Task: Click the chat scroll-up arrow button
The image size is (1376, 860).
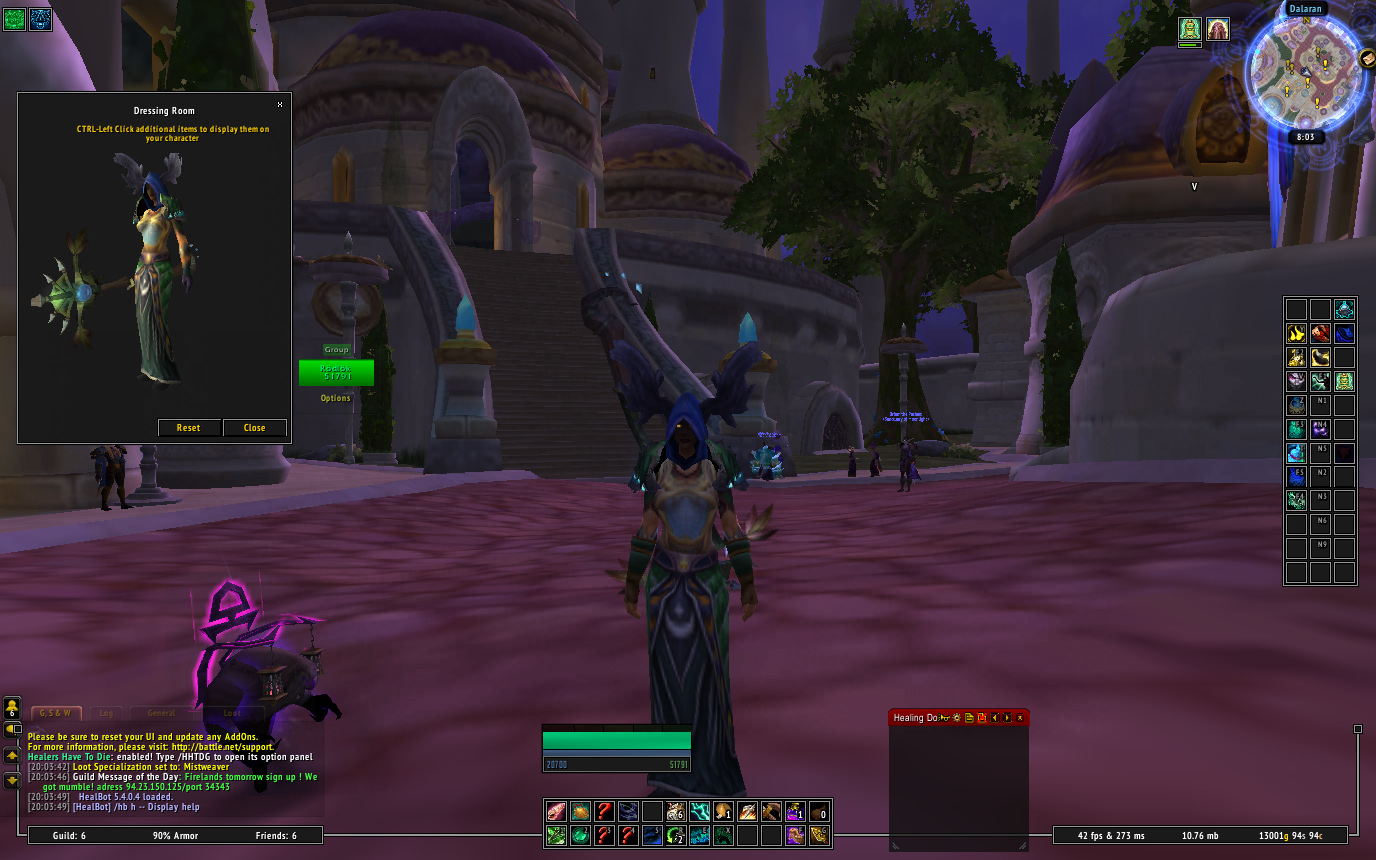Action: tap(12, 755)
